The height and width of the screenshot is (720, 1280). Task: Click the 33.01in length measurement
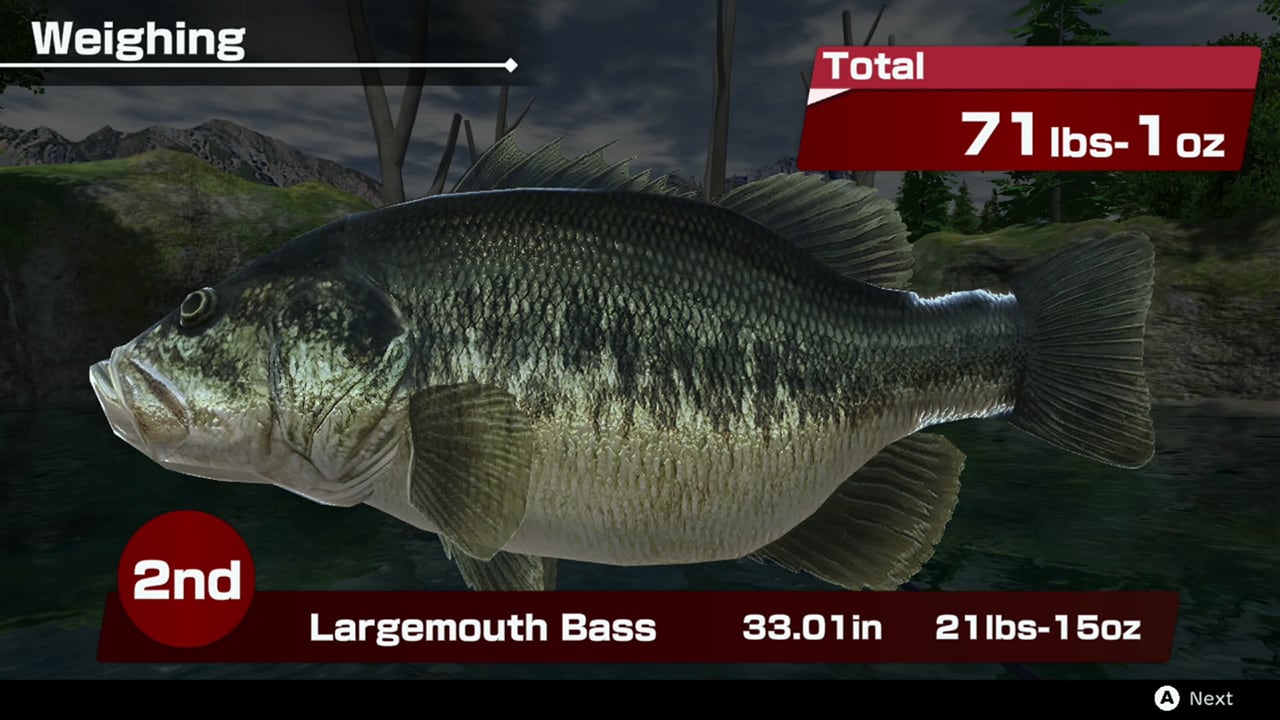pos(812,628)
